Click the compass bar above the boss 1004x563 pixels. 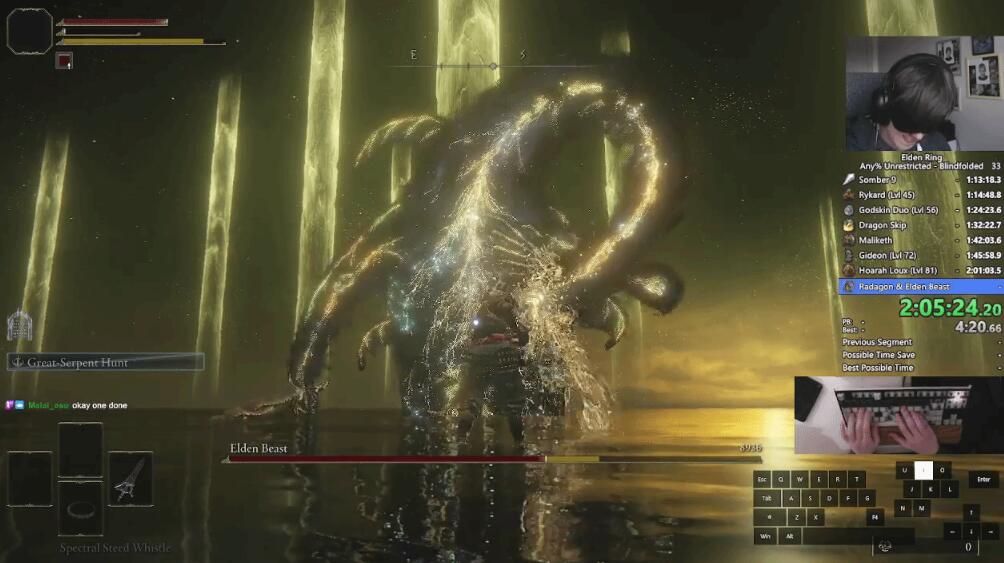pyautogui.click(x=468, y=65)
